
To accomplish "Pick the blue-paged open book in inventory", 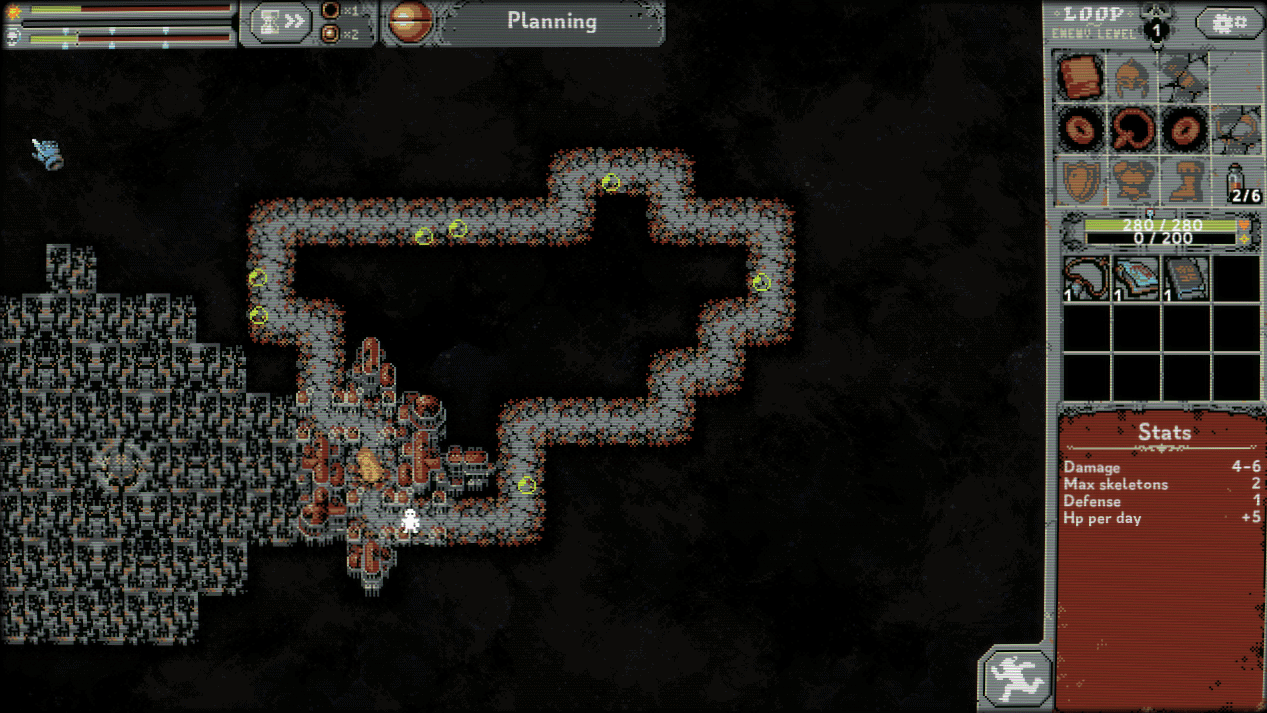I will (x=1135, y=278).
